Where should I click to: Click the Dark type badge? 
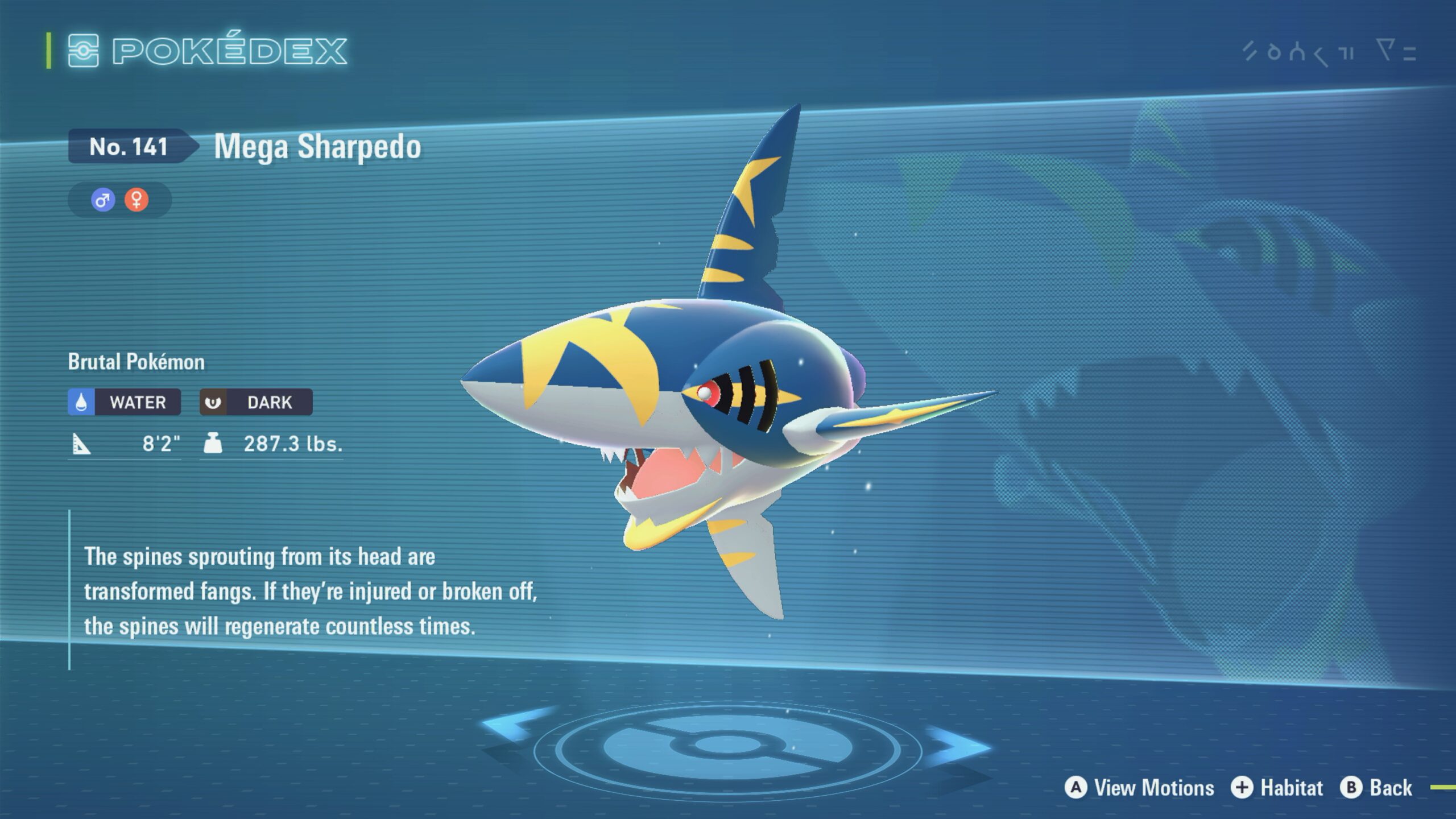pyautogui.click(x=256, y=402)
